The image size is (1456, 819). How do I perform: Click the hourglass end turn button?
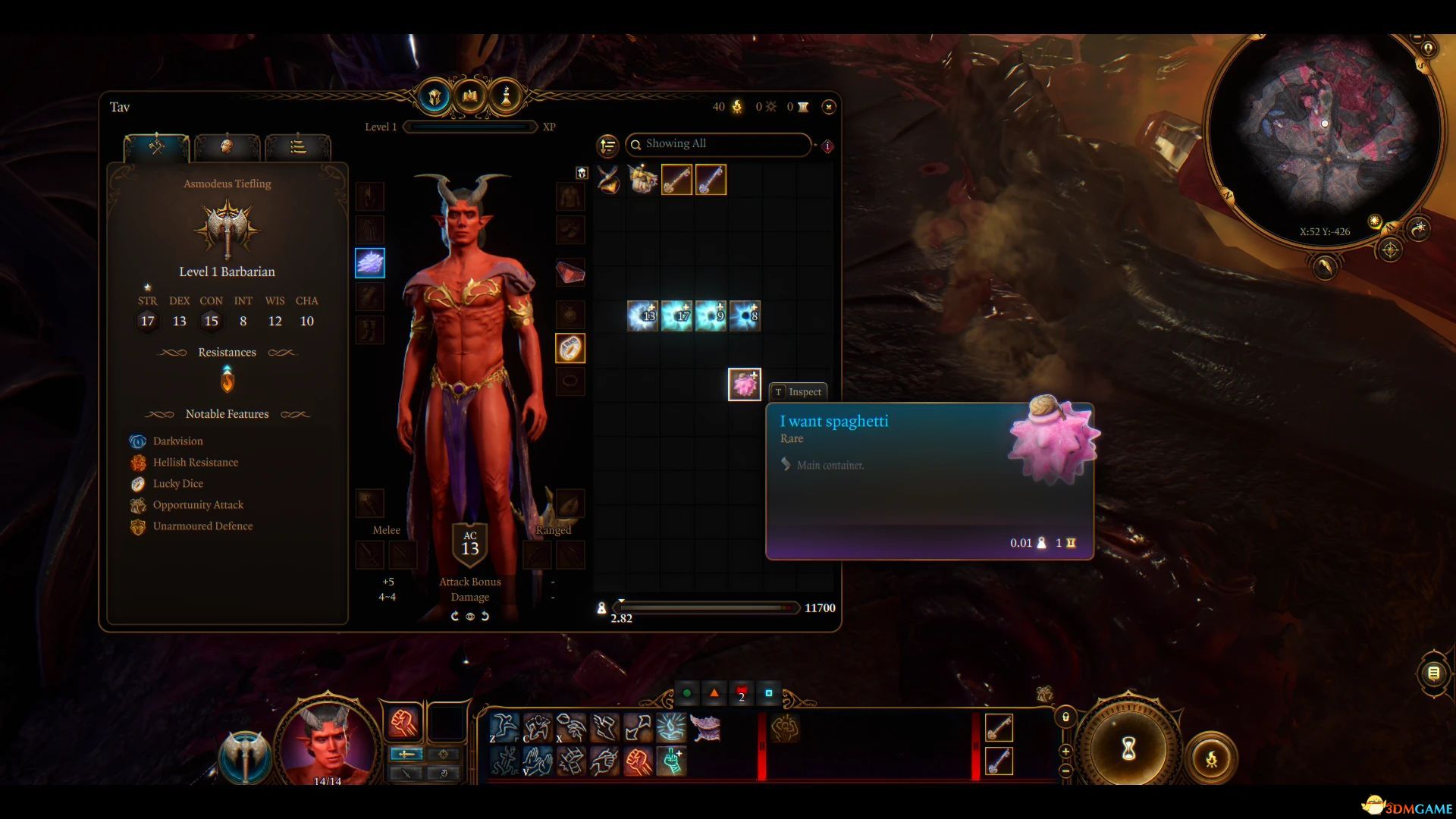point(1128,749)
